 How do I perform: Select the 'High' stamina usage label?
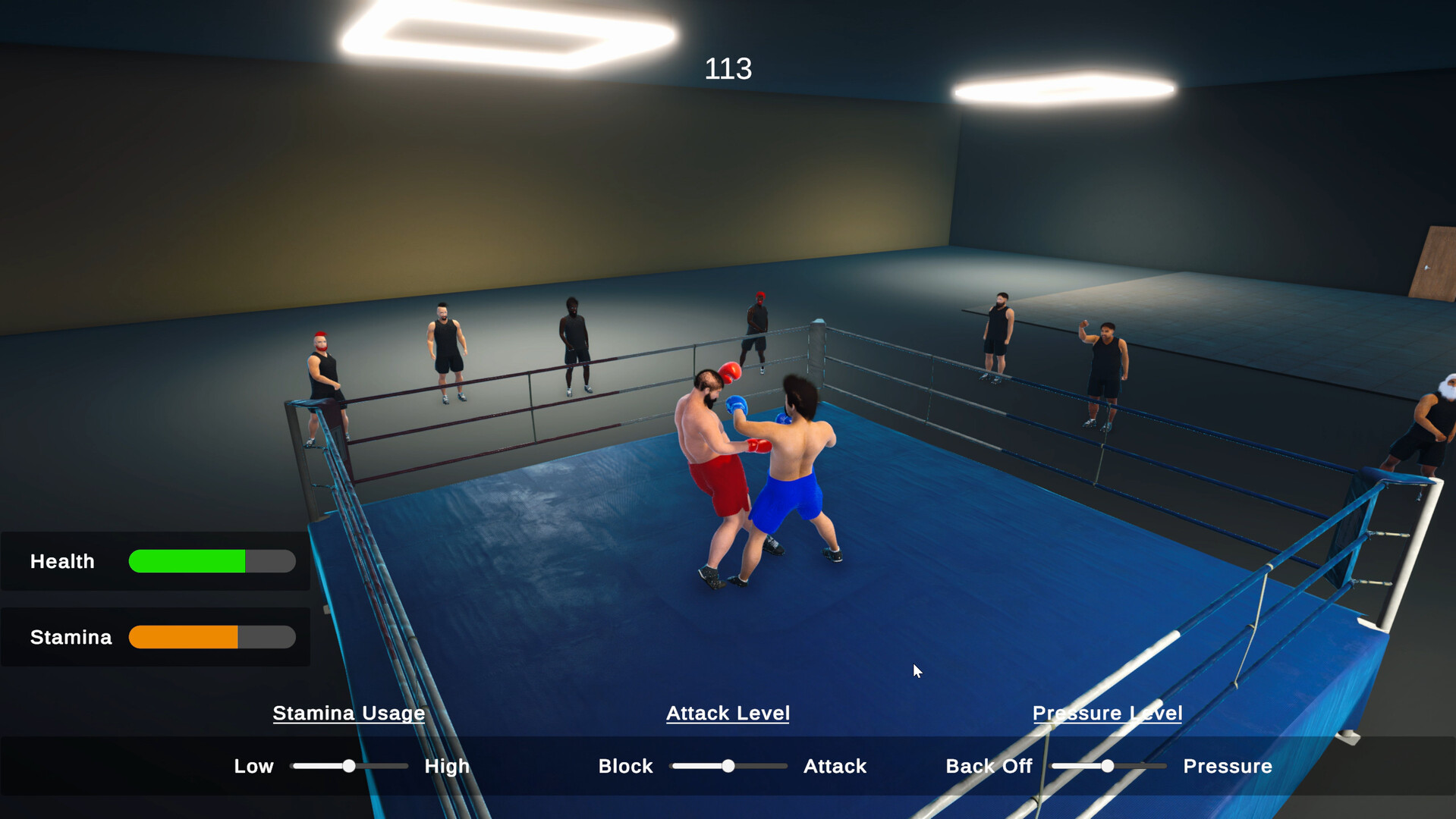[x=446, y=766]
